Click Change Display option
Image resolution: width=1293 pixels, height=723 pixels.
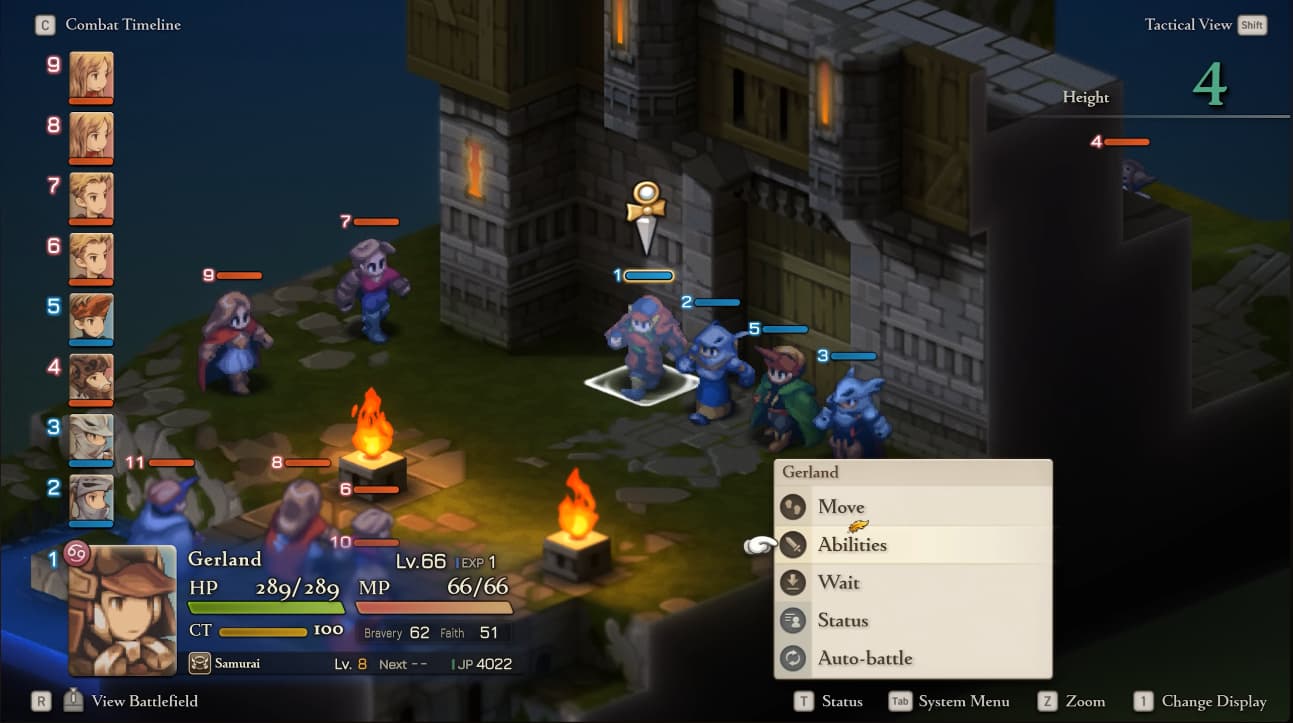(1213, 701)
